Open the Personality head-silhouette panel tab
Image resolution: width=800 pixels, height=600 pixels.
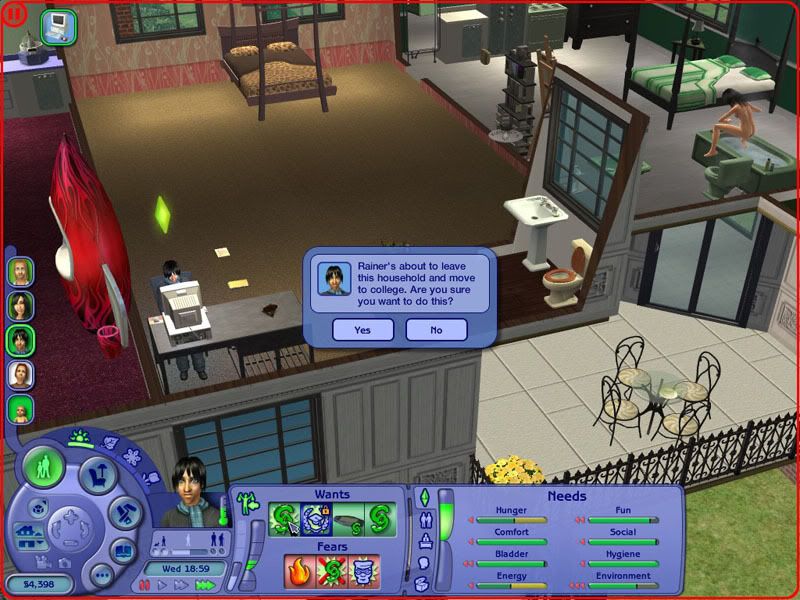423,563
